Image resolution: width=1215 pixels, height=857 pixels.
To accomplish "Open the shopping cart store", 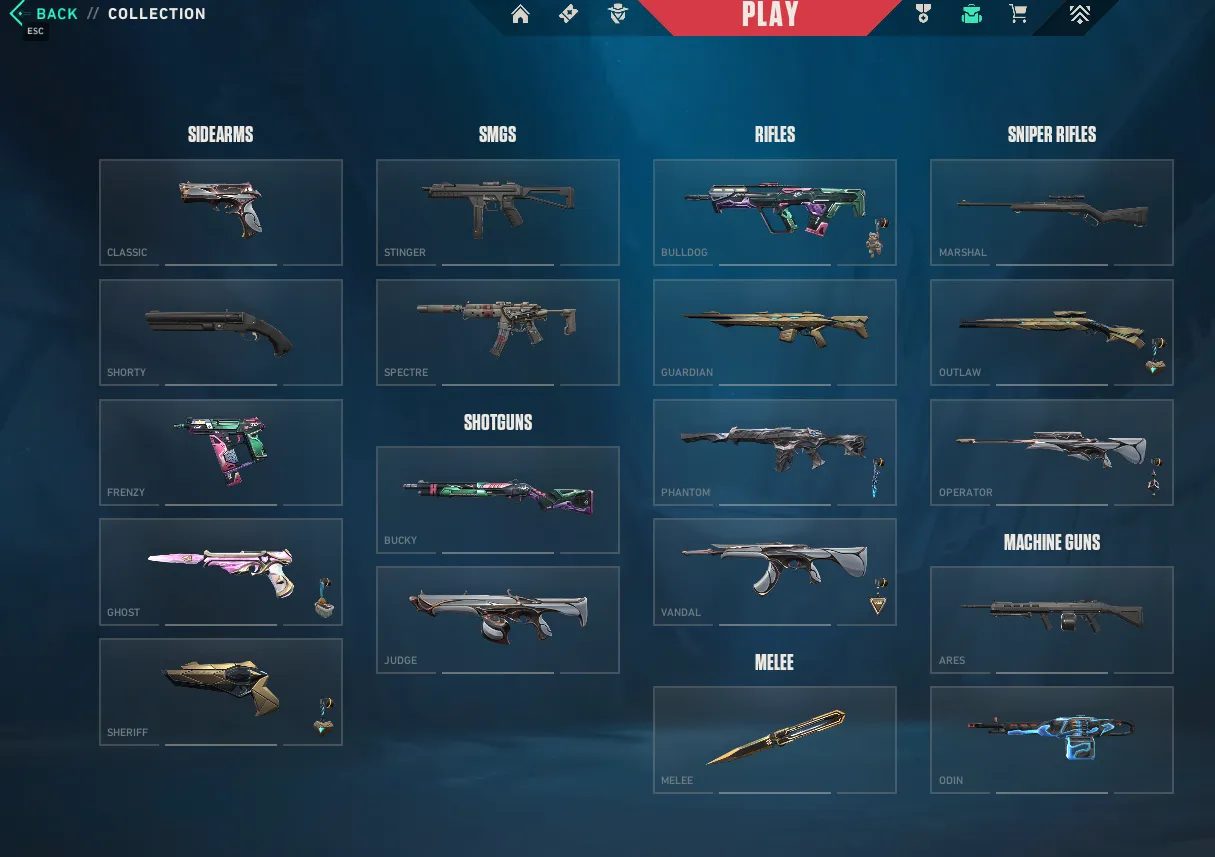I will coord(1018,14).
